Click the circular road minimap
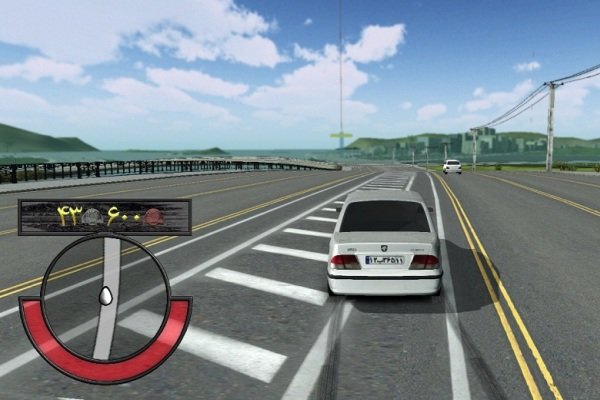This screenshot has width=600, height=400. (x=105, y=299)
